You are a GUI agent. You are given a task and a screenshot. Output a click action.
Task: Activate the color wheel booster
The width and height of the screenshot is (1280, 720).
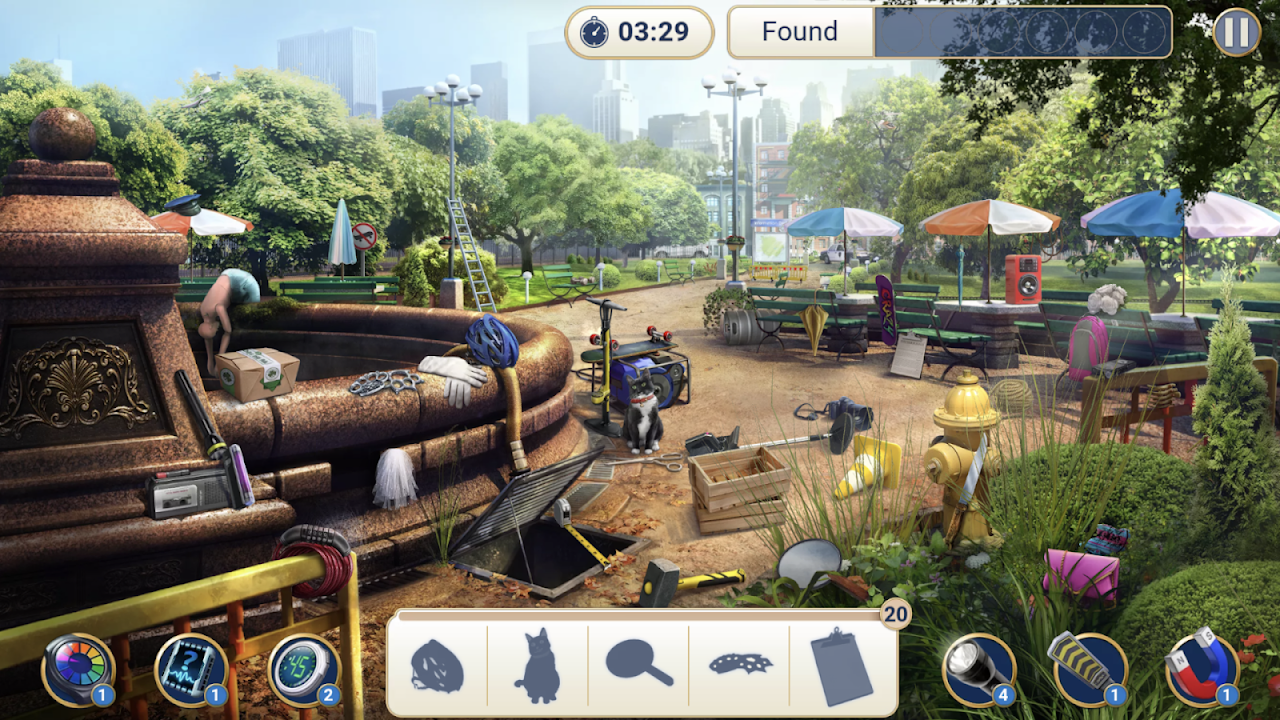click(x=77, y=669)
